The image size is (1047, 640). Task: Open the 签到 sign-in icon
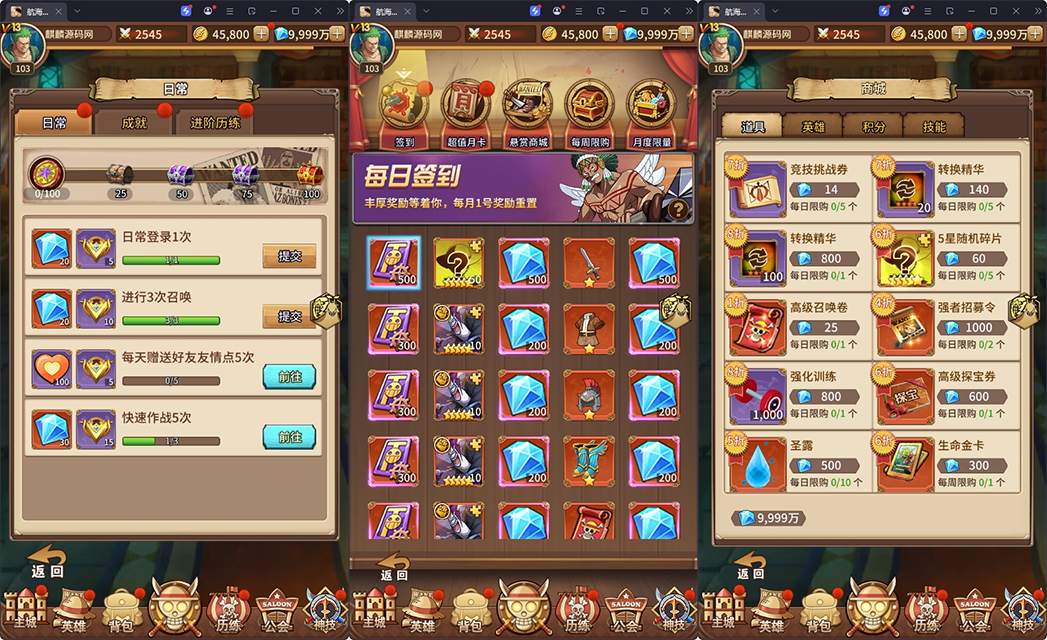click(404, 109)
